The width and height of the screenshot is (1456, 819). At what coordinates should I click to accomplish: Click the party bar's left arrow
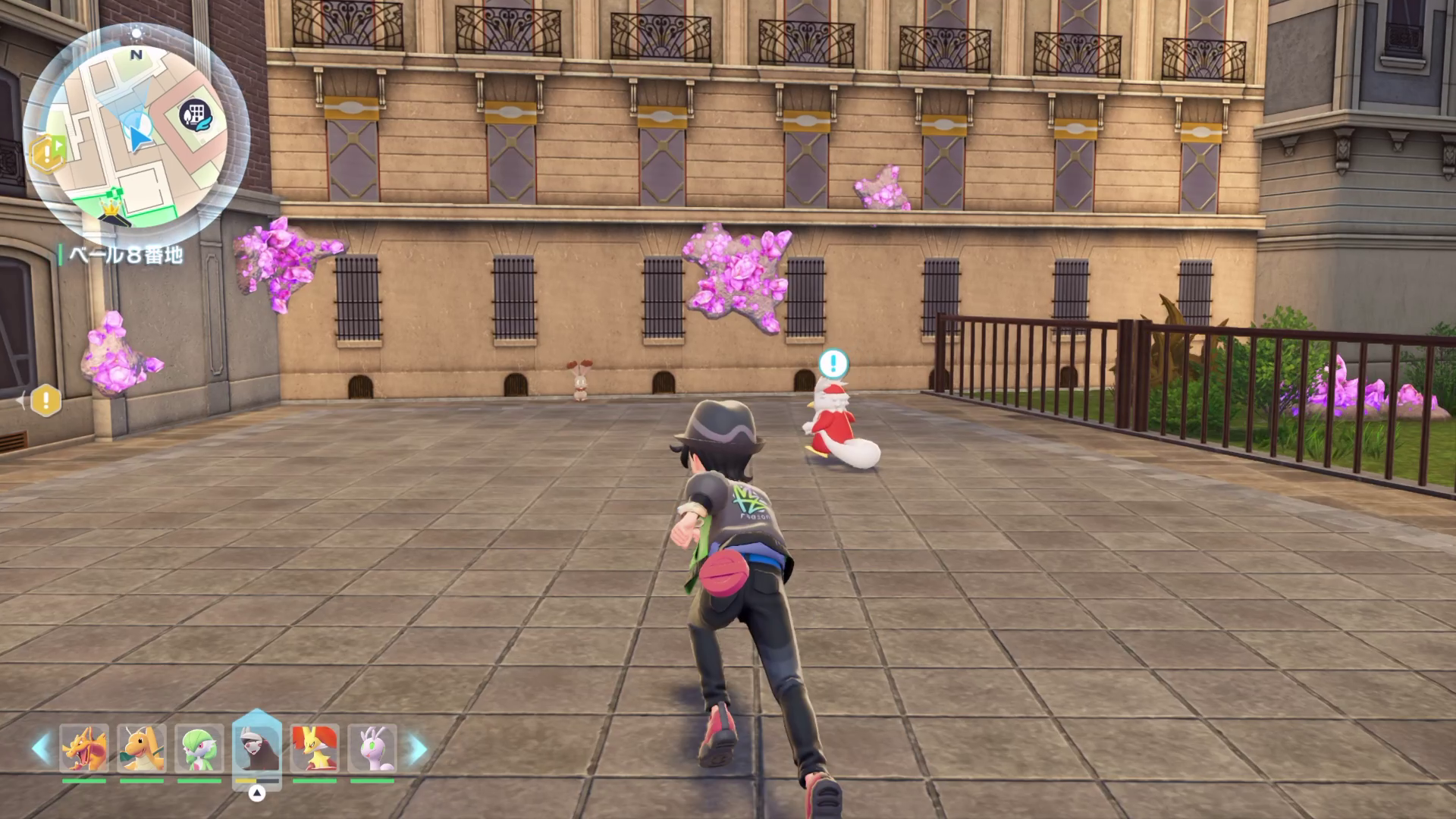[x=40, y=748]
